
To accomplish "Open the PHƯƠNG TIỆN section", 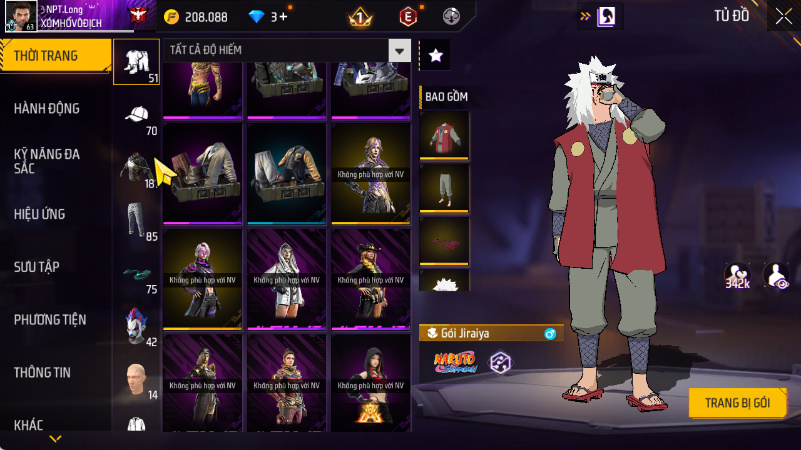I will pos(50,319).
